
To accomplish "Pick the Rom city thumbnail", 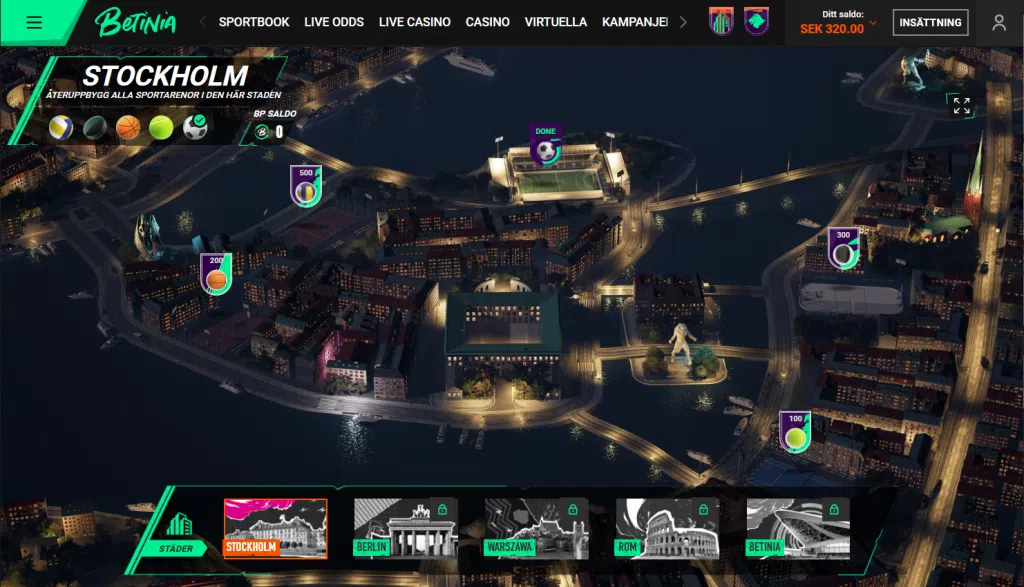I will pyautogui.click(x=666, y=528).
